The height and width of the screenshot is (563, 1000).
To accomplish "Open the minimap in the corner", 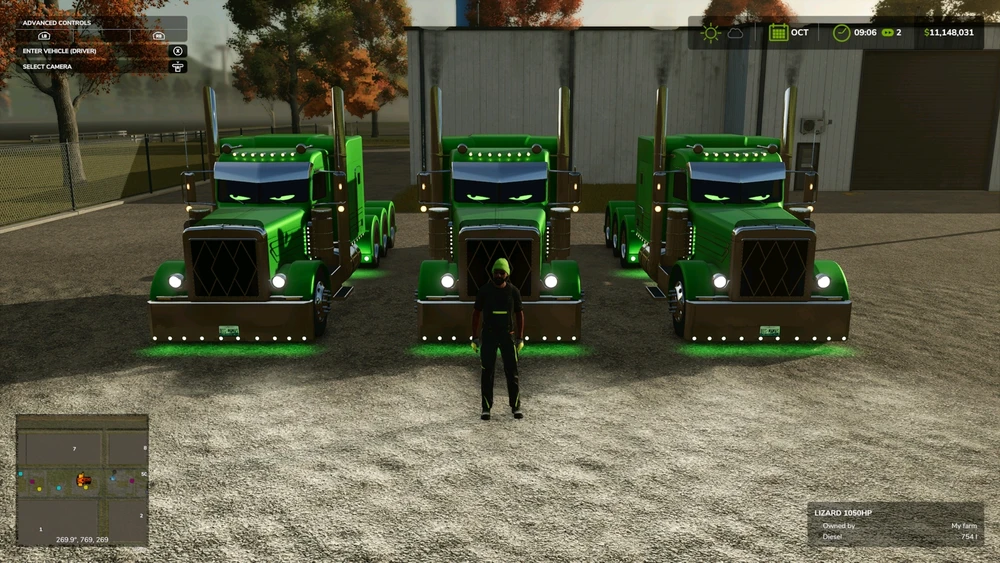I will [82, 480].
